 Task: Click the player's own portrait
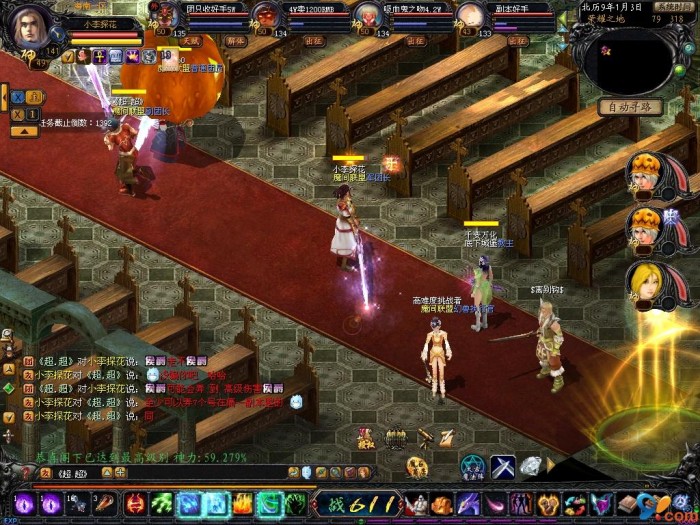pyautogui.click(x=29, y=24)
